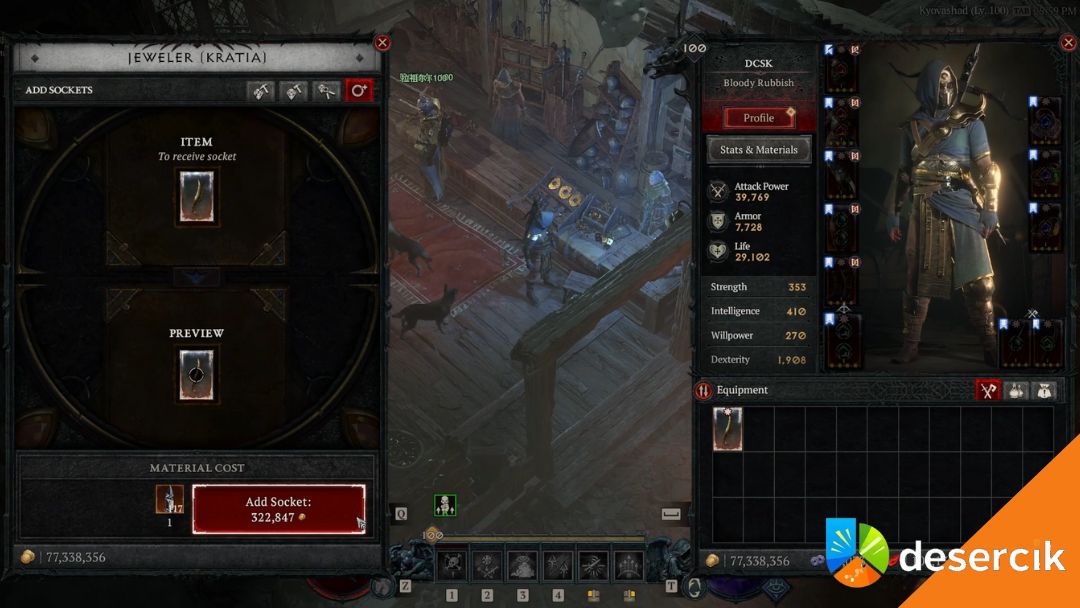Switch to the Equipment inventory tab
1080x608 pixels.
pyautogui.click(x=989, y=391)
